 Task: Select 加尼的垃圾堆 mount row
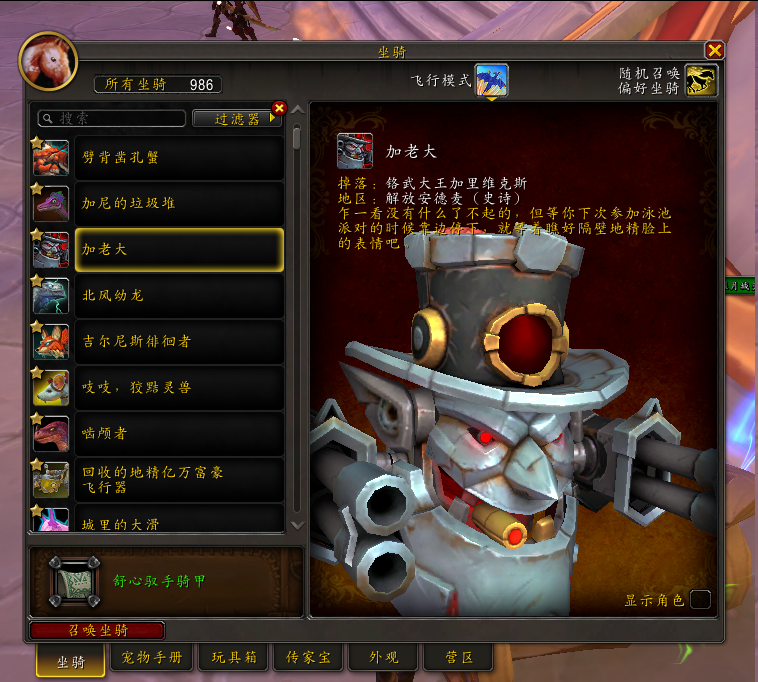[178, 203]
